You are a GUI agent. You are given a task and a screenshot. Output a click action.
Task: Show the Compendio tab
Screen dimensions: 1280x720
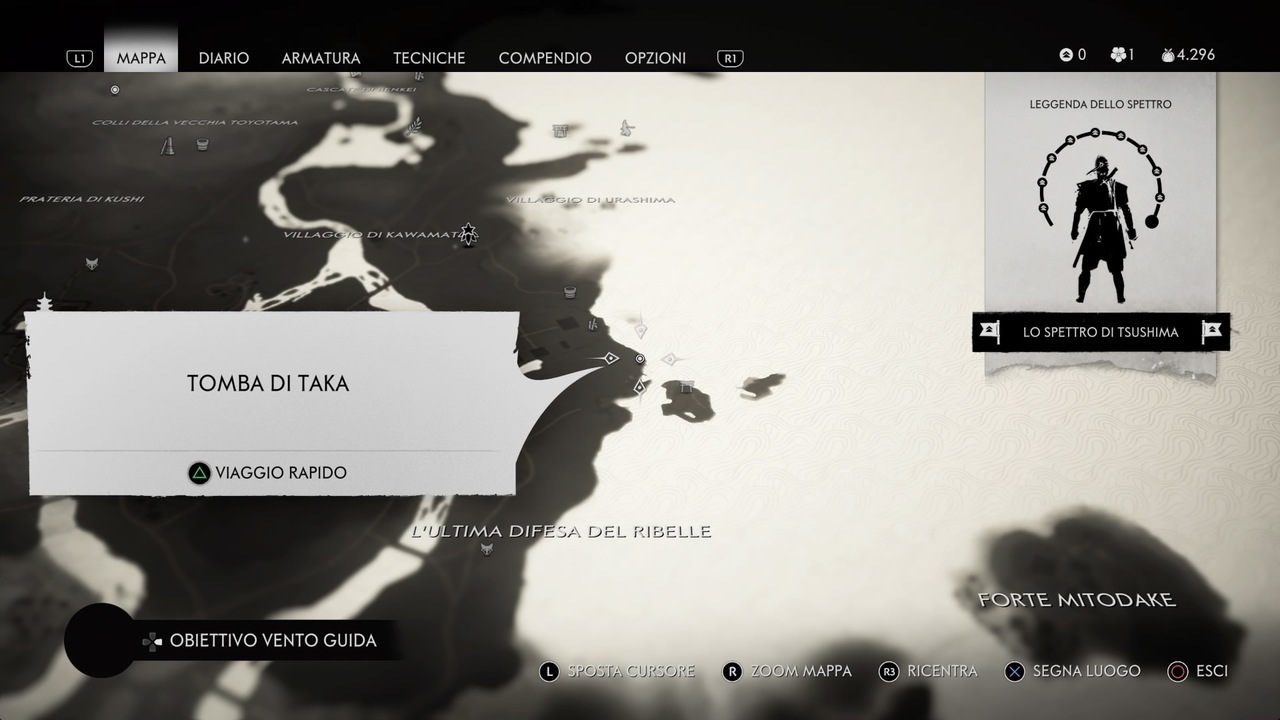point(545,58)
